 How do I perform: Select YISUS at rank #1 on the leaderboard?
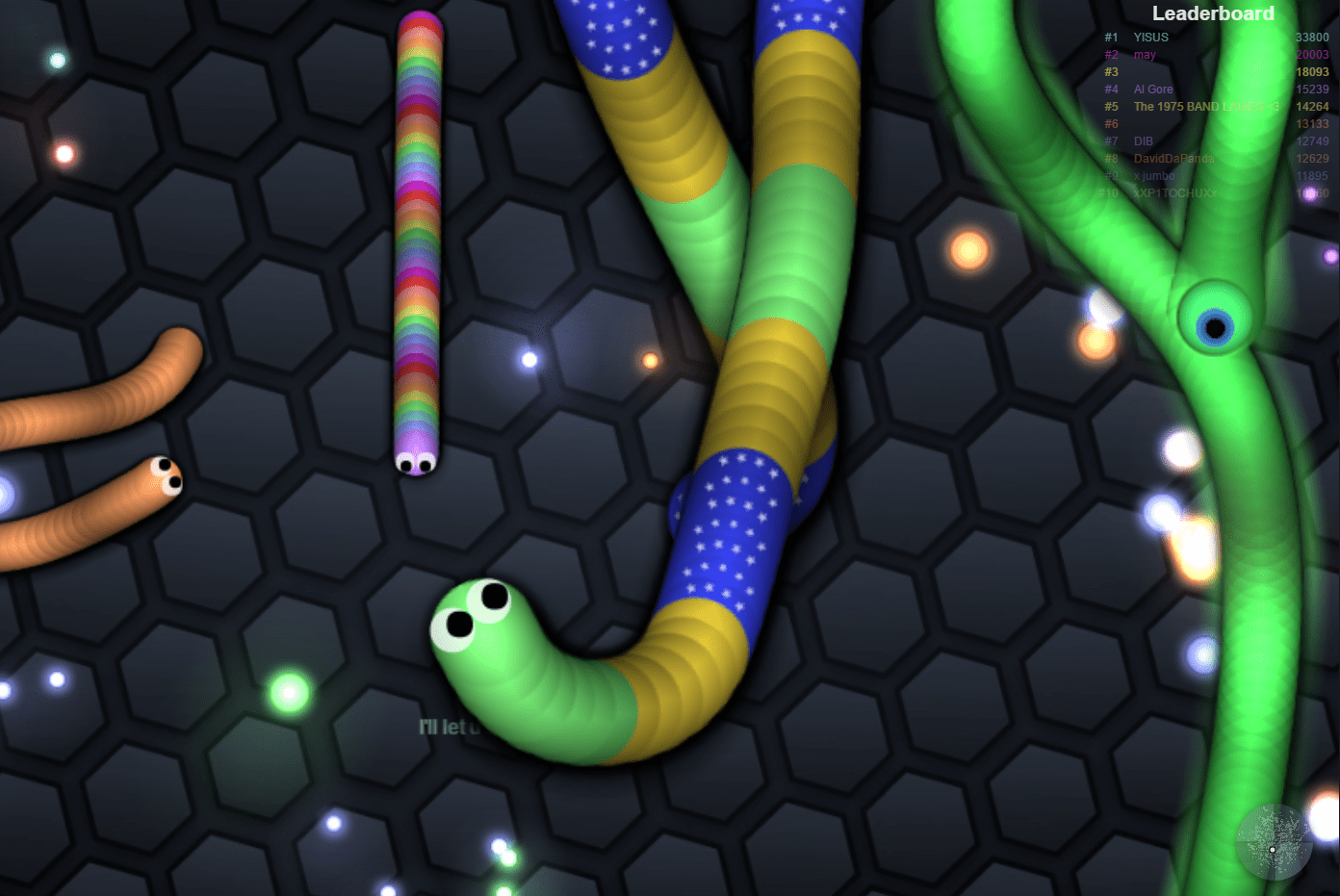[1151, 37]
